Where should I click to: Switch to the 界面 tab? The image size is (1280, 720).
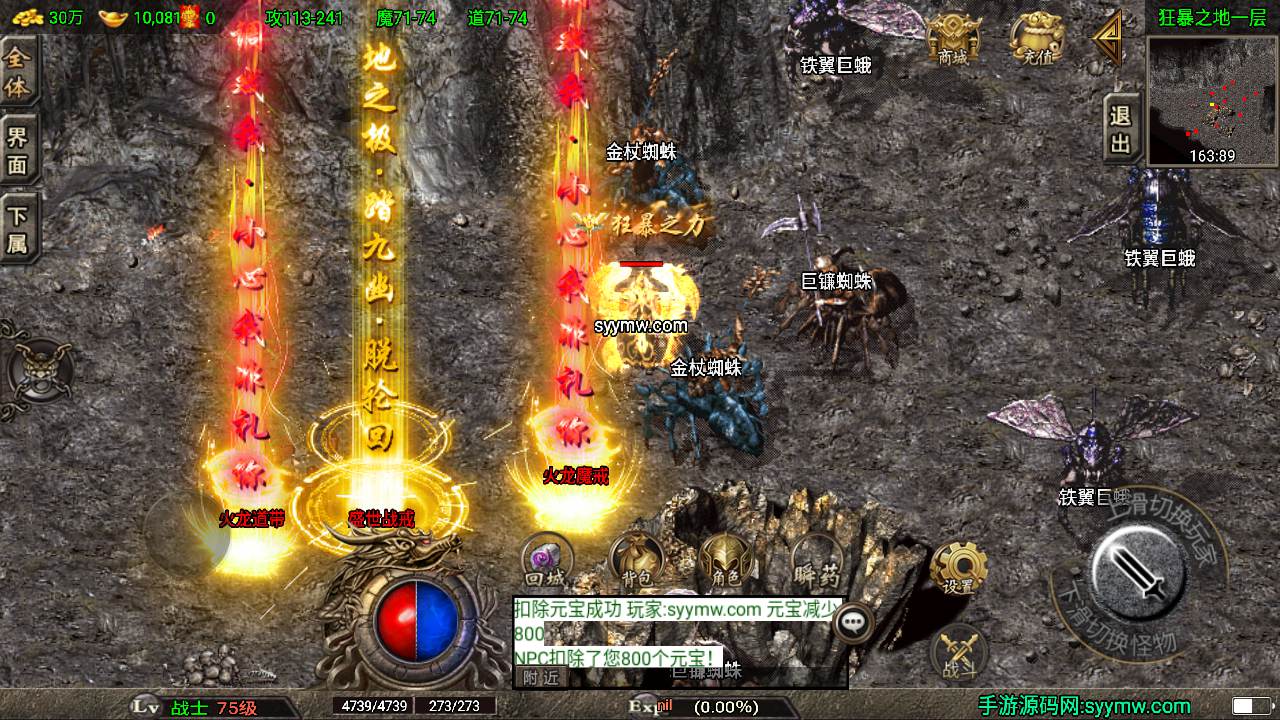(x=18, y=150)
